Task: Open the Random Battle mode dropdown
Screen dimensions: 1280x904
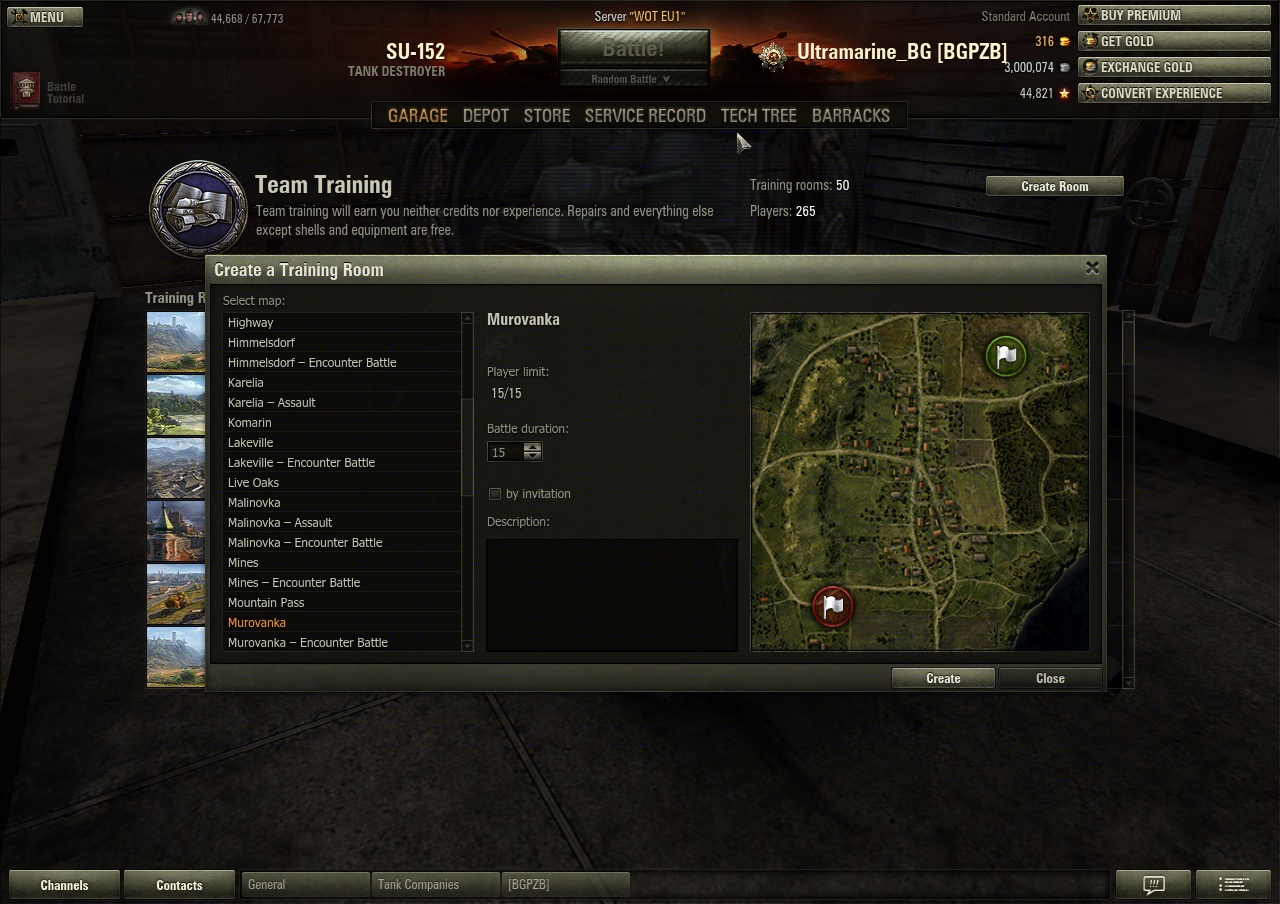Action: 632,79
